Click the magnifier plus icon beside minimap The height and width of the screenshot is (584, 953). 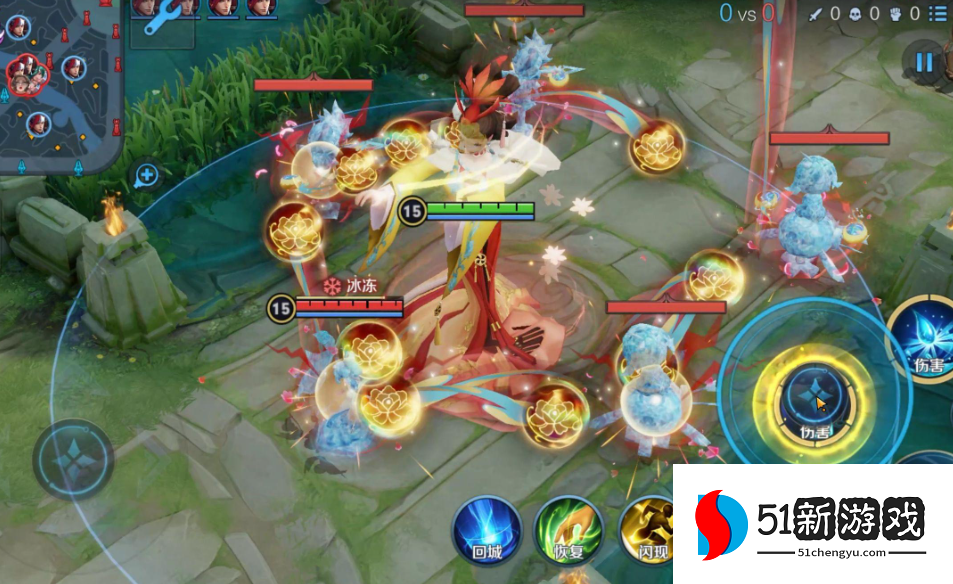pyautogui.click(x=147, y=177)
